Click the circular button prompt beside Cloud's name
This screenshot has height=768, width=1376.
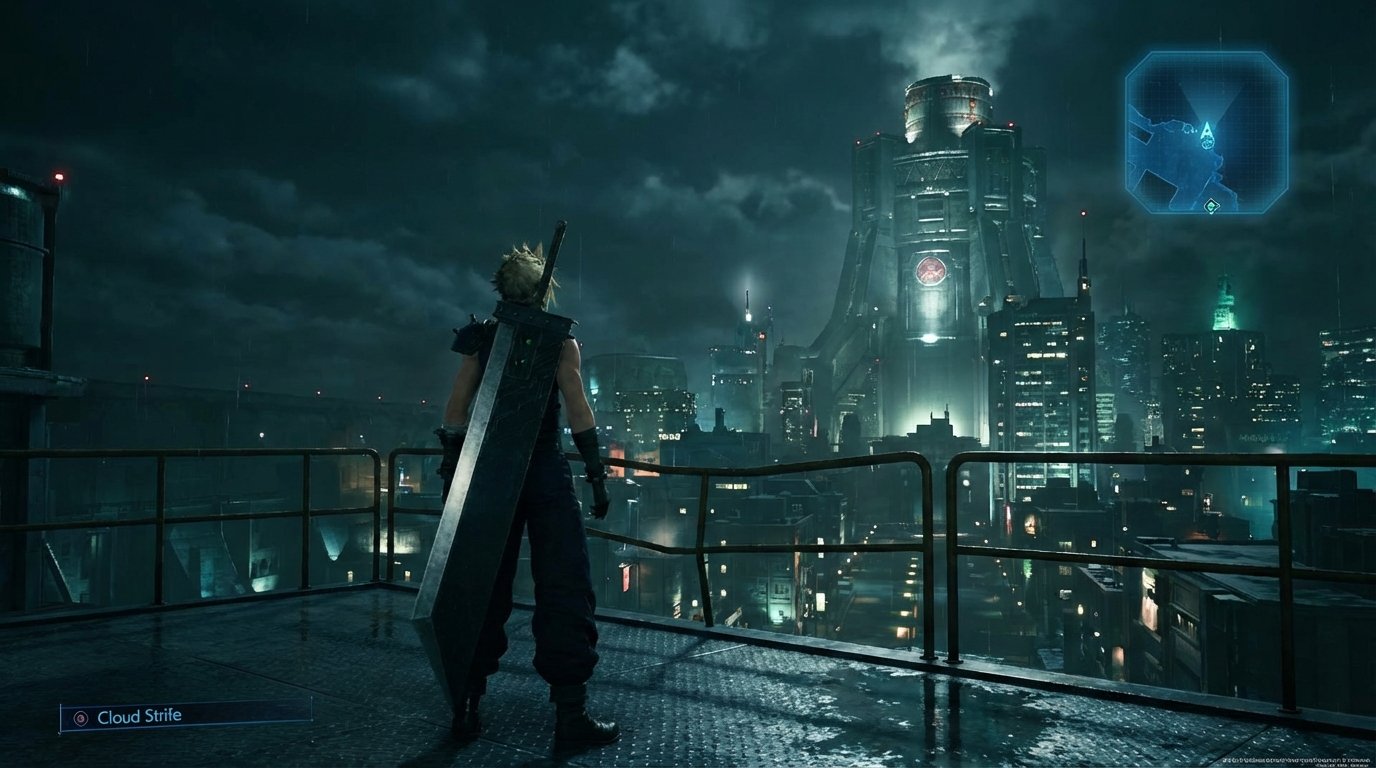(x=81, y=717)
